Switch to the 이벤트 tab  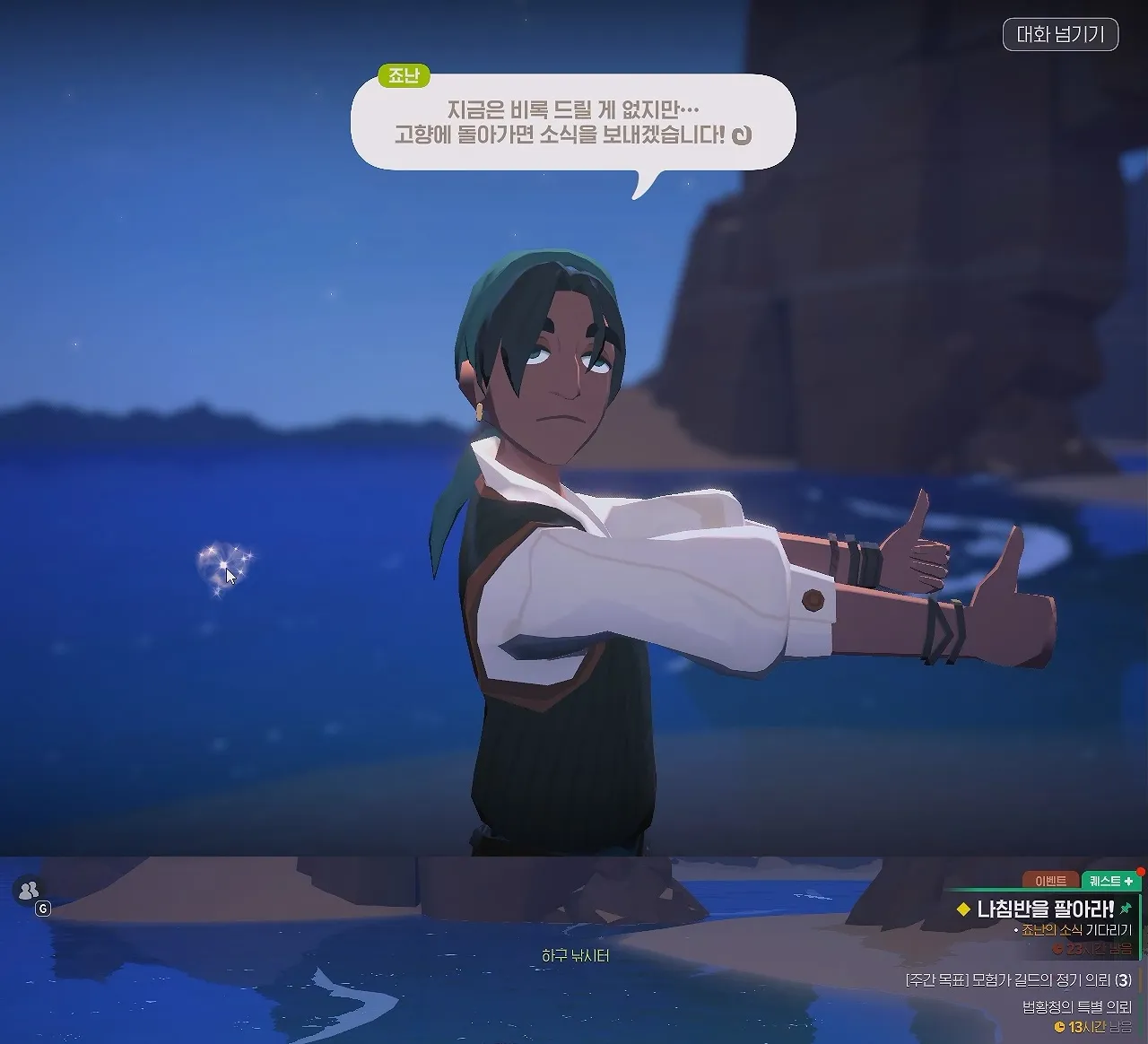pyautogui.click(x=1051, y=881)
